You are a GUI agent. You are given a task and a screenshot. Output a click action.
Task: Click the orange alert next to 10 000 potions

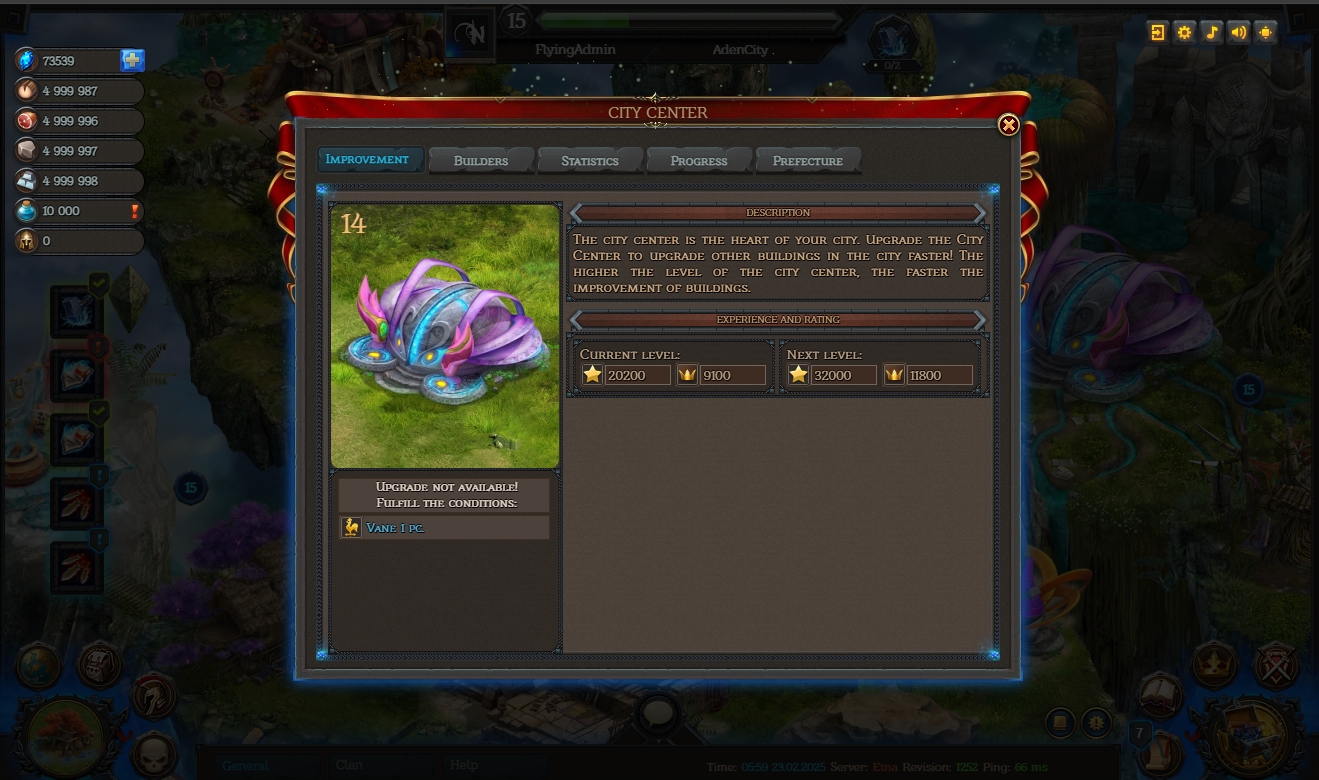pyautogui.click(x=135, y=211)
